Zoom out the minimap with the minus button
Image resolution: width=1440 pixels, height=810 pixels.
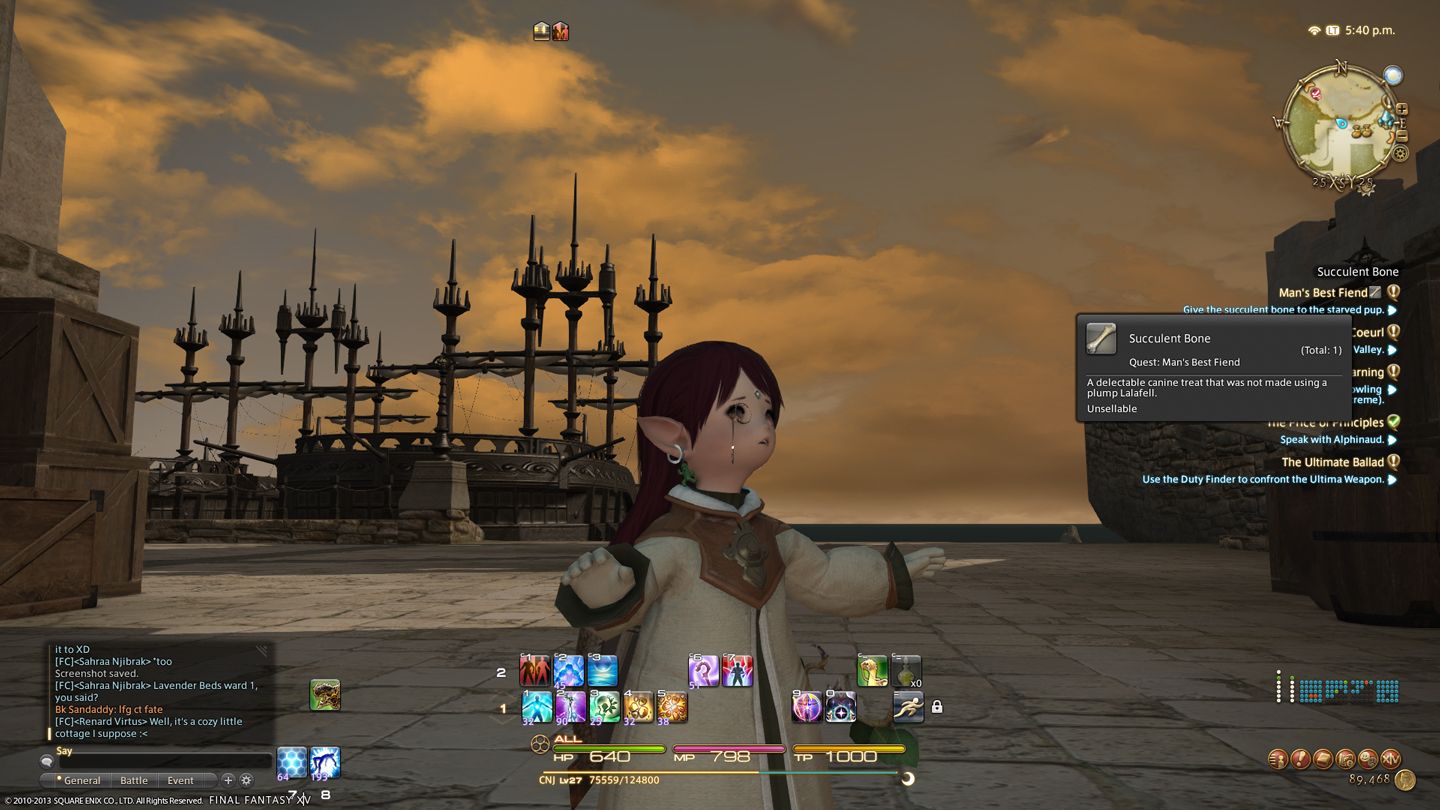(1402, 136)
